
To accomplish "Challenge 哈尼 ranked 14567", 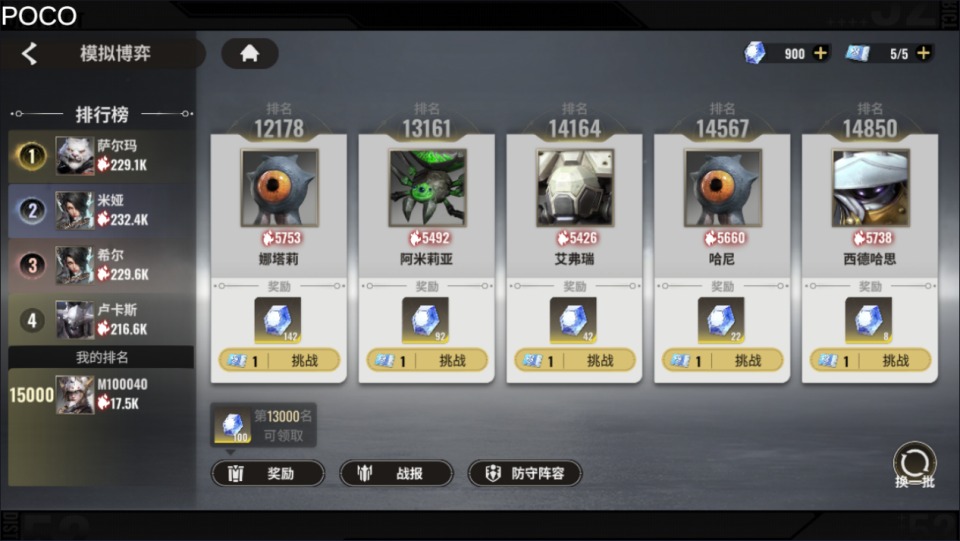I will (x=722, y=360).
